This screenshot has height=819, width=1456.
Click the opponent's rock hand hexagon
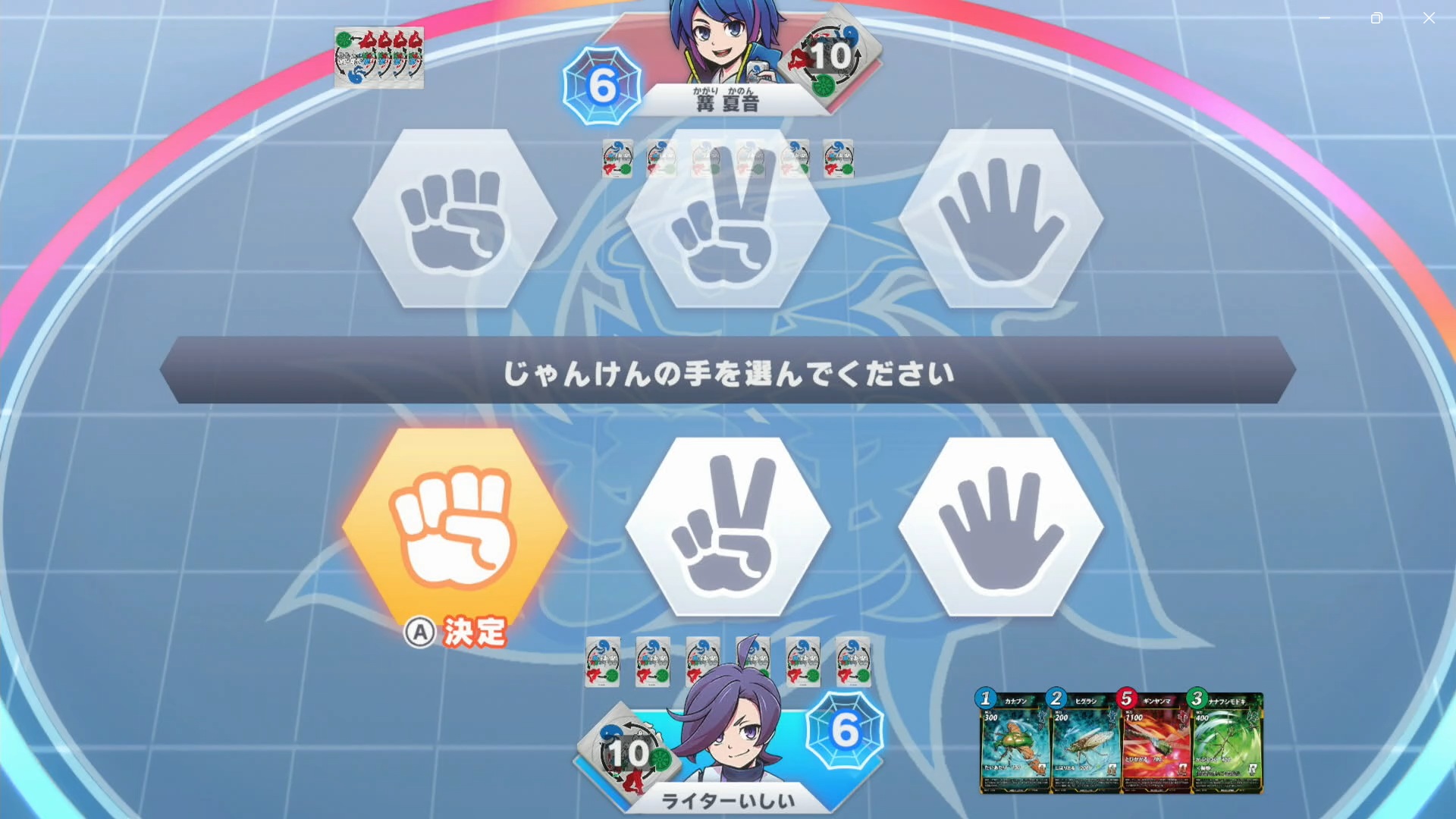[x=455, y=220]
